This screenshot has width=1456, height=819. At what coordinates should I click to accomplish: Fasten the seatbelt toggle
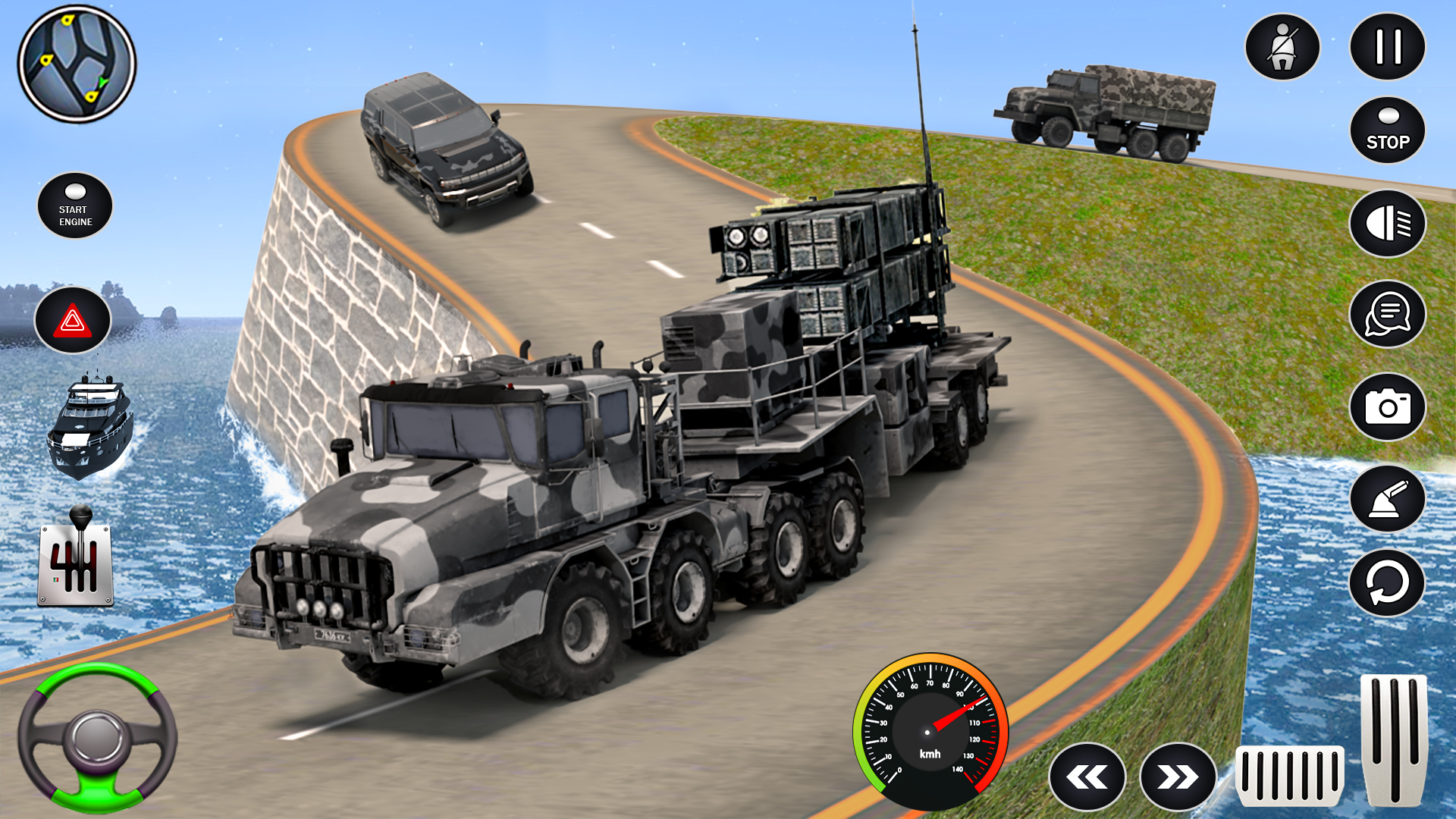1283,46
